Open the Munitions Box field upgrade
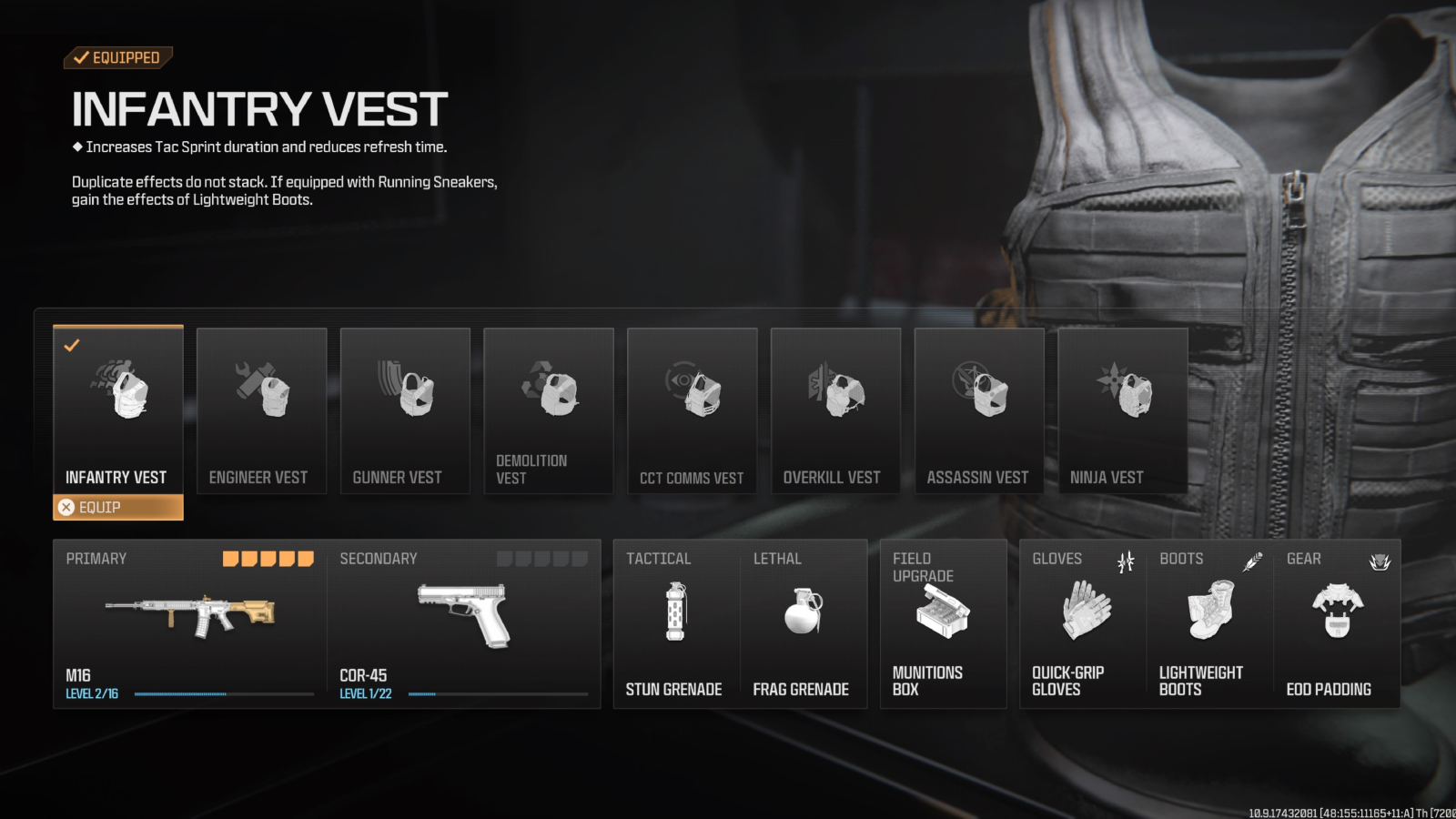The height and width of the screenshot is (819, 1456). 943,612
